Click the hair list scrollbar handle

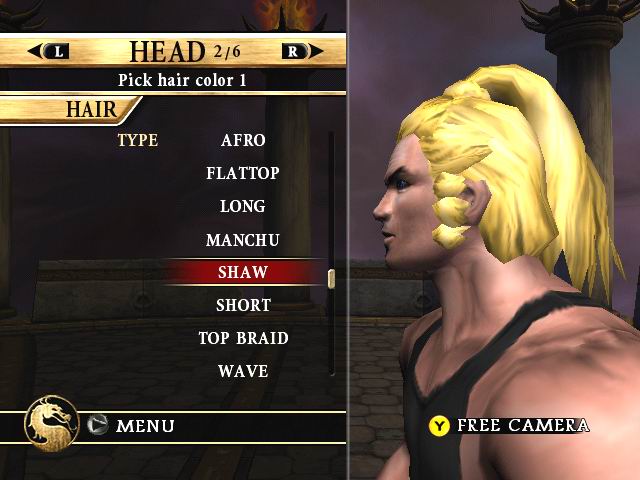click(331, 278)
